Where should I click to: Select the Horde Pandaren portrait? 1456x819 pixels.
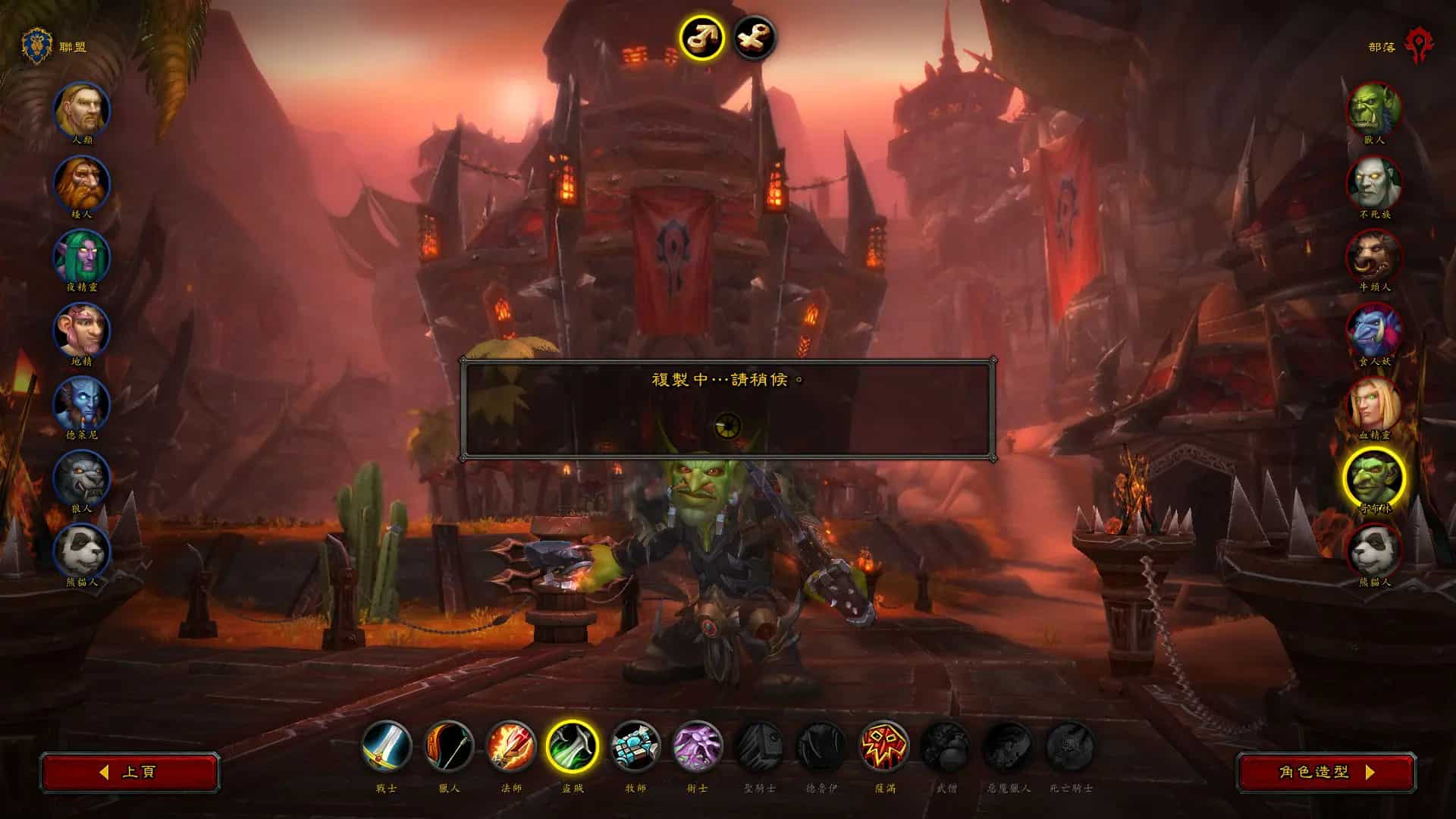pyautogui.click(x=1374, y=552)
